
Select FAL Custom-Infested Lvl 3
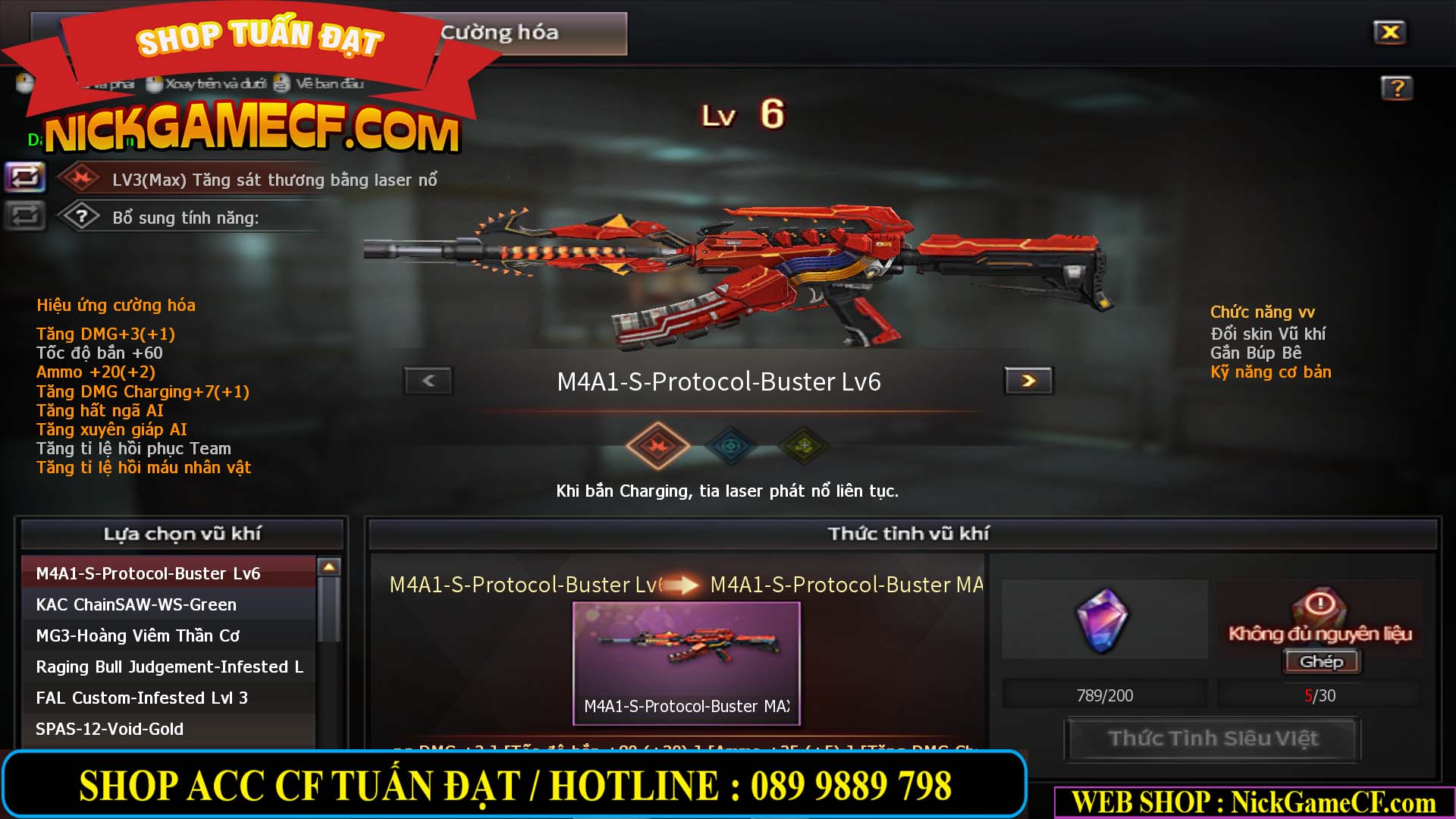[x=142, y=698]
